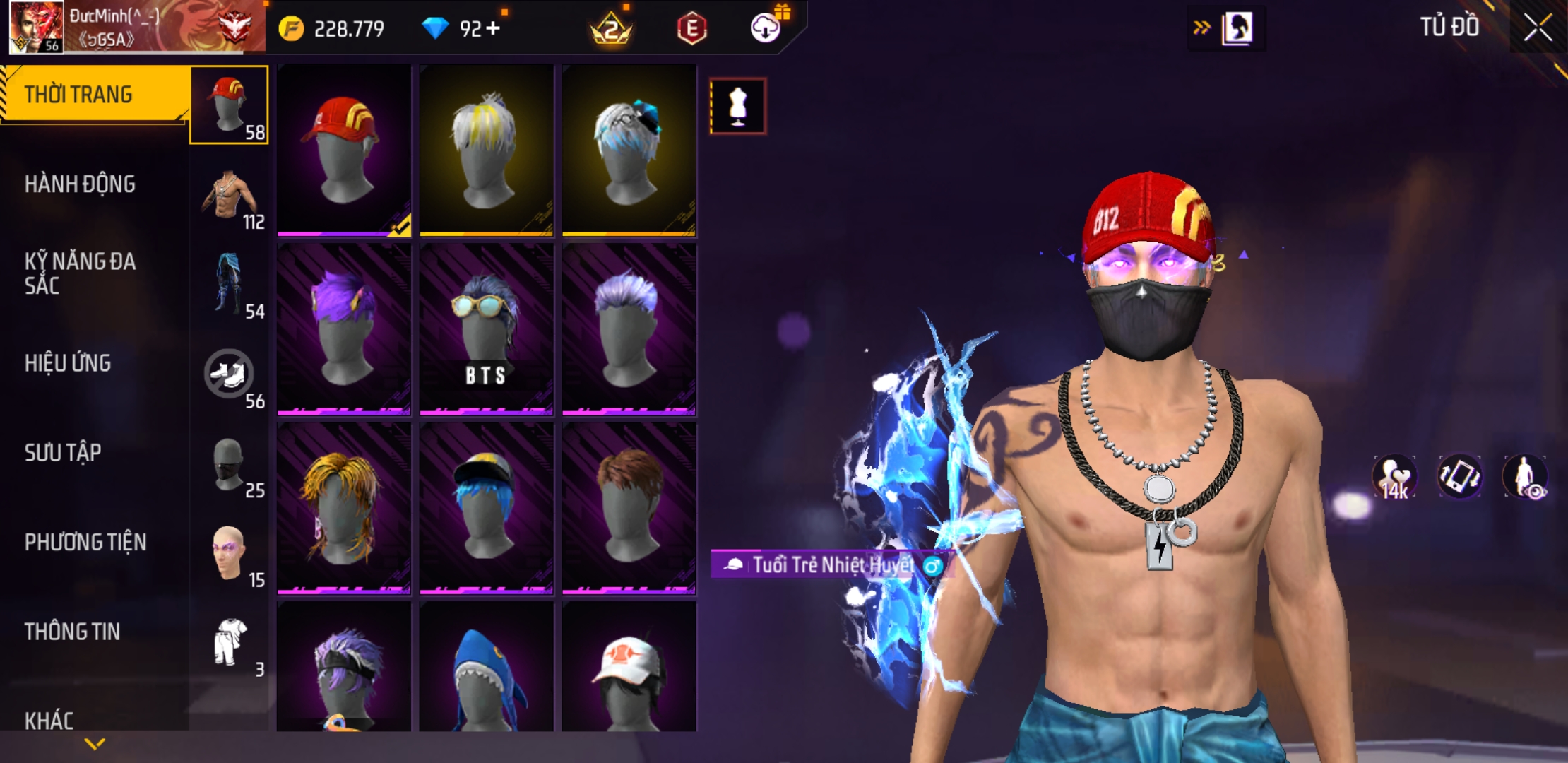Screen dimensions: 1568x763
Task: Pick the BTS goggles hairstyle
Action: point(487,329)
